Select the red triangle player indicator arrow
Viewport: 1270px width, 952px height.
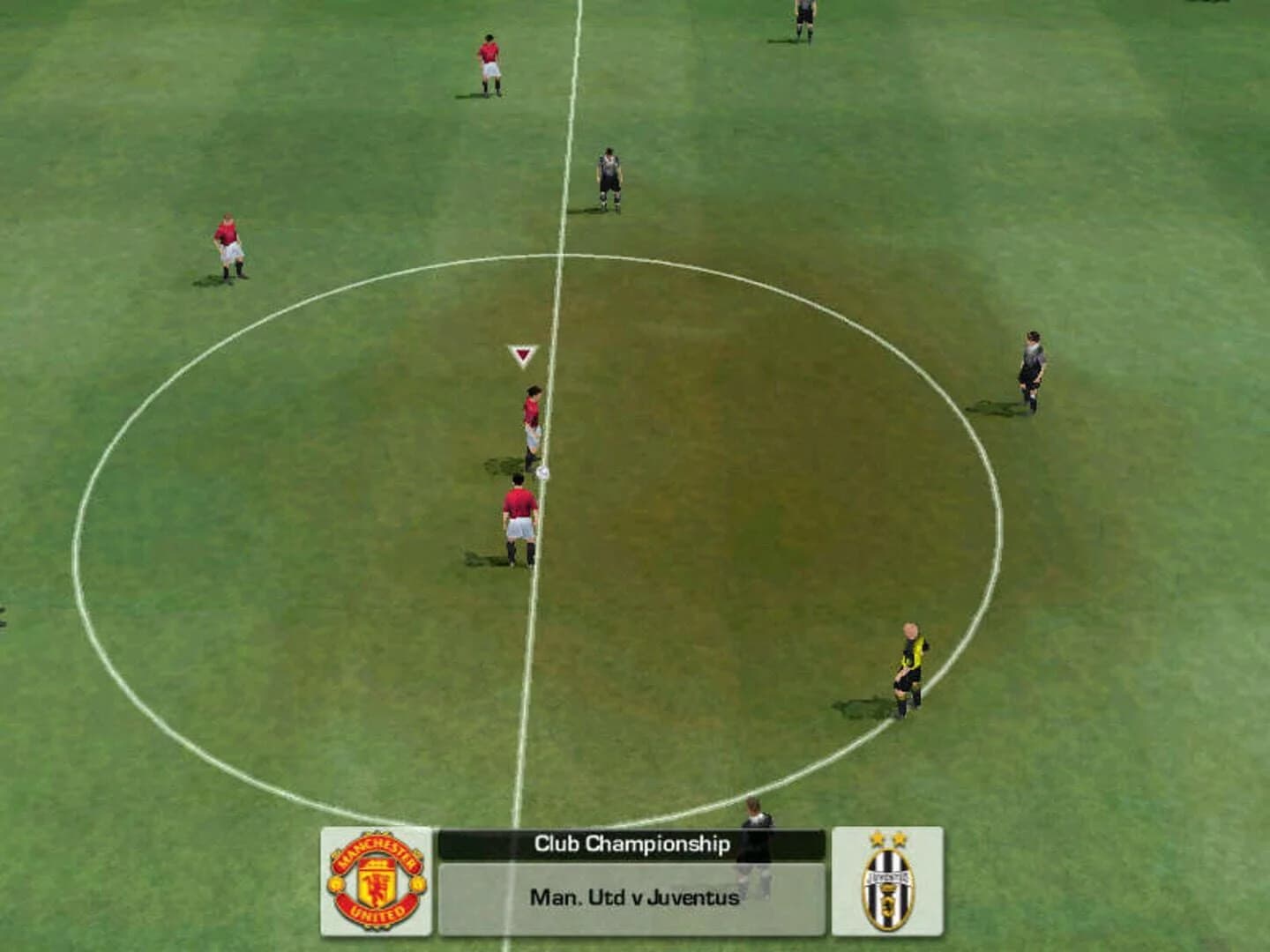point(522,353)
